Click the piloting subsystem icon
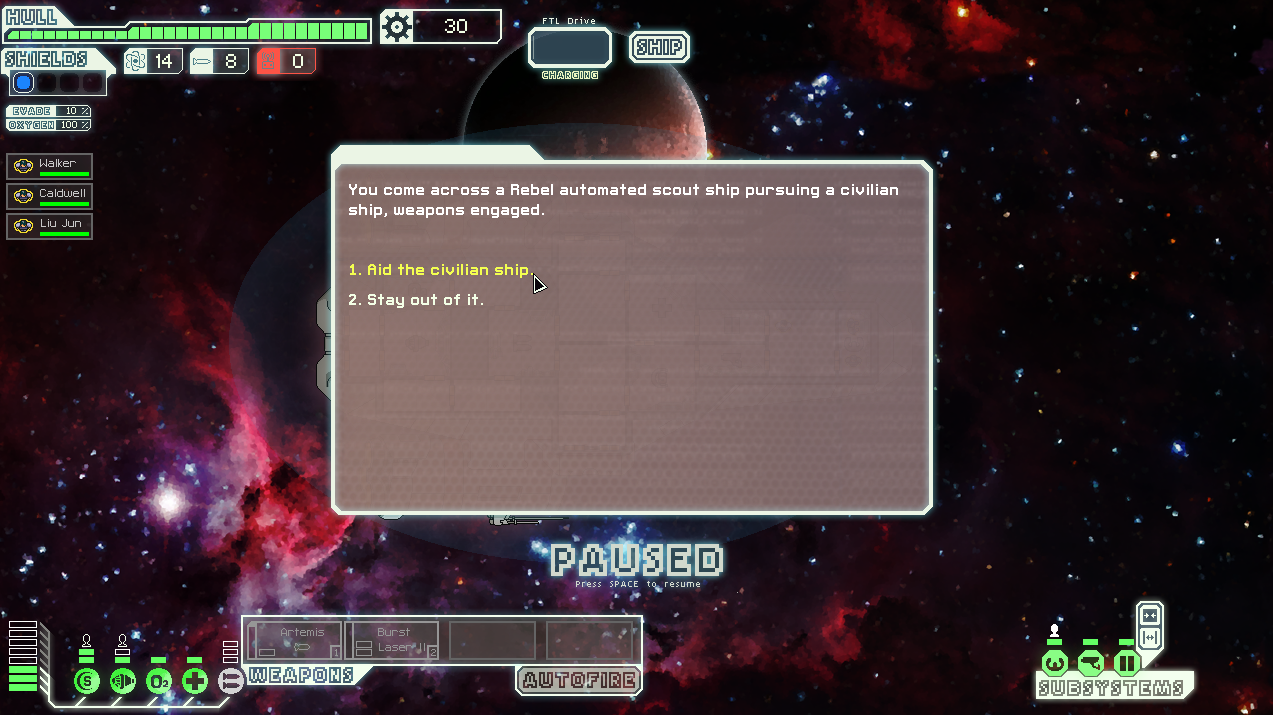 click(1054, 663)
